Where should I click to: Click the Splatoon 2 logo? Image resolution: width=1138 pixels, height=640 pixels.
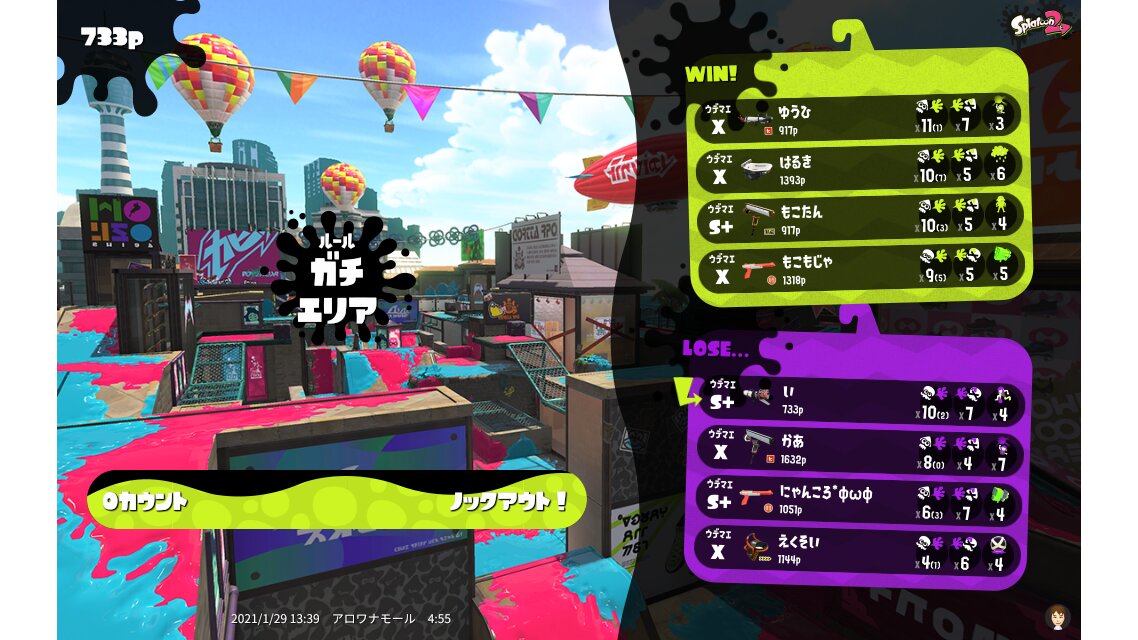[x=1041, y=23]
